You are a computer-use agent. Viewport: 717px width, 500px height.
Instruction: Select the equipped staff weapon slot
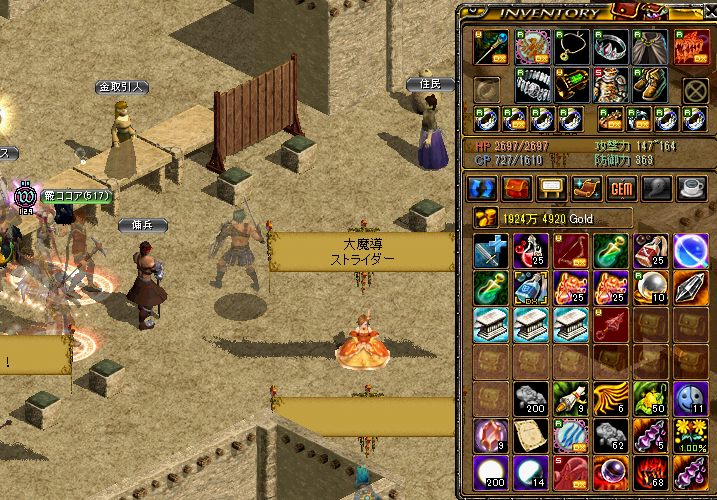[x=491, y=48]
